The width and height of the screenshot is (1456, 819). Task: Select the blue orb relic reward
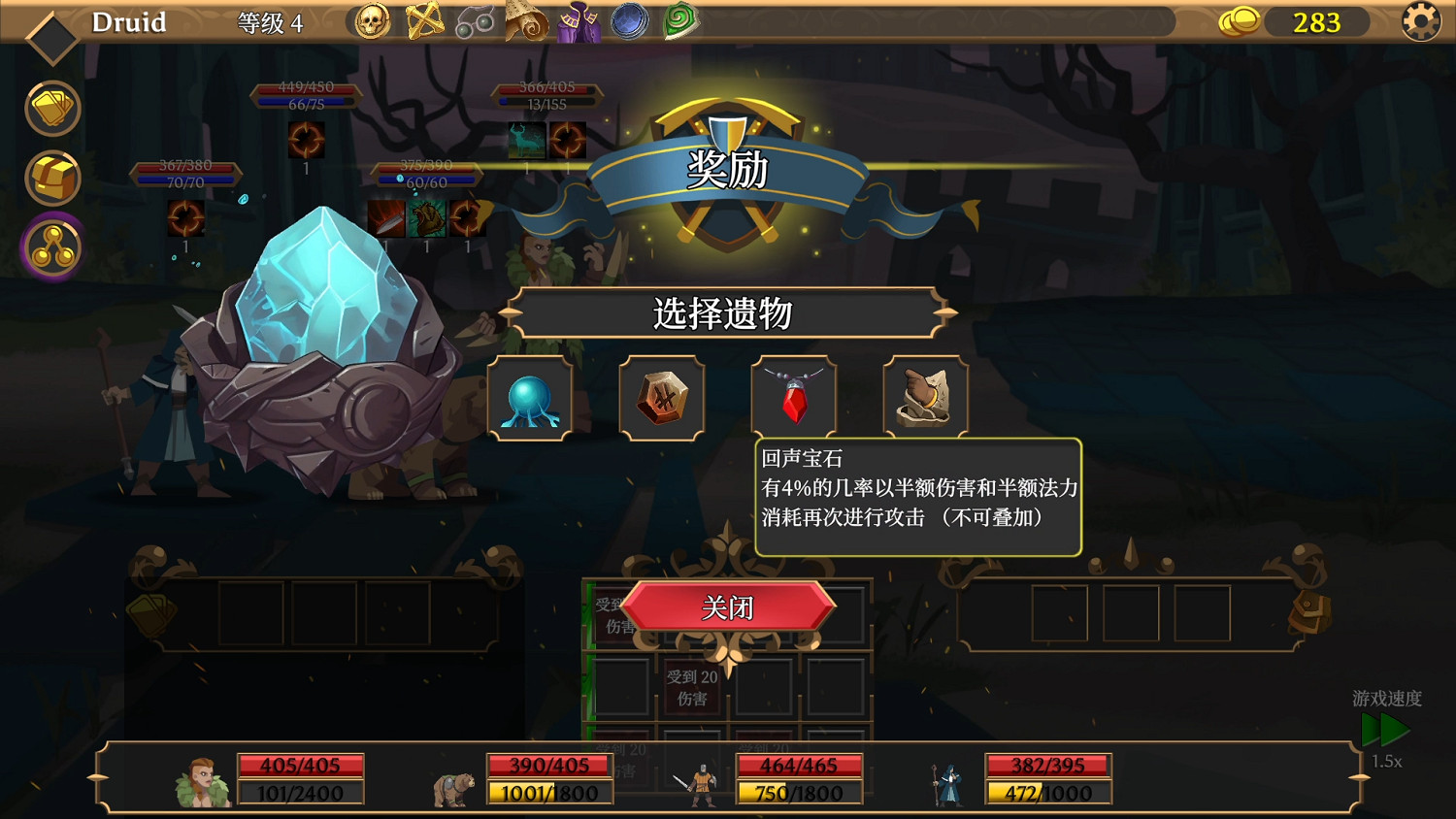tap(529, 398)
